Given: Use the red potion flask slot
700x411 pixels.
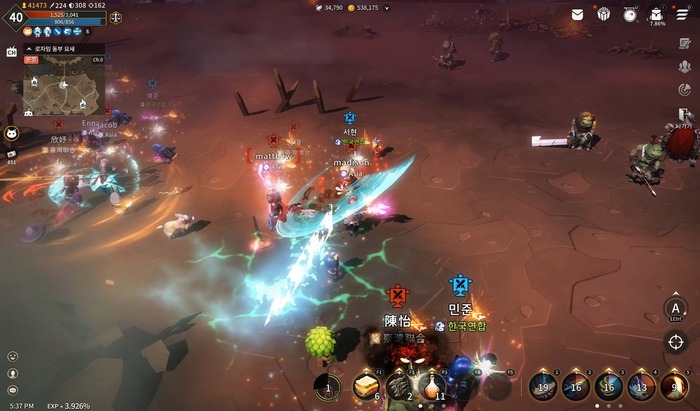Looking at the screenshot, I should point(432,384).
